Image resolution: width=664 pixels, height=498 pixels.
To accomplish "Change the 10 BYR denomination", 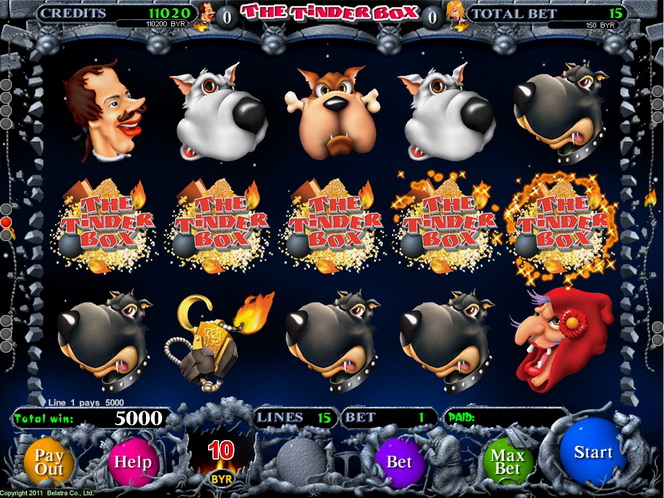I will (x=220, y=458).
